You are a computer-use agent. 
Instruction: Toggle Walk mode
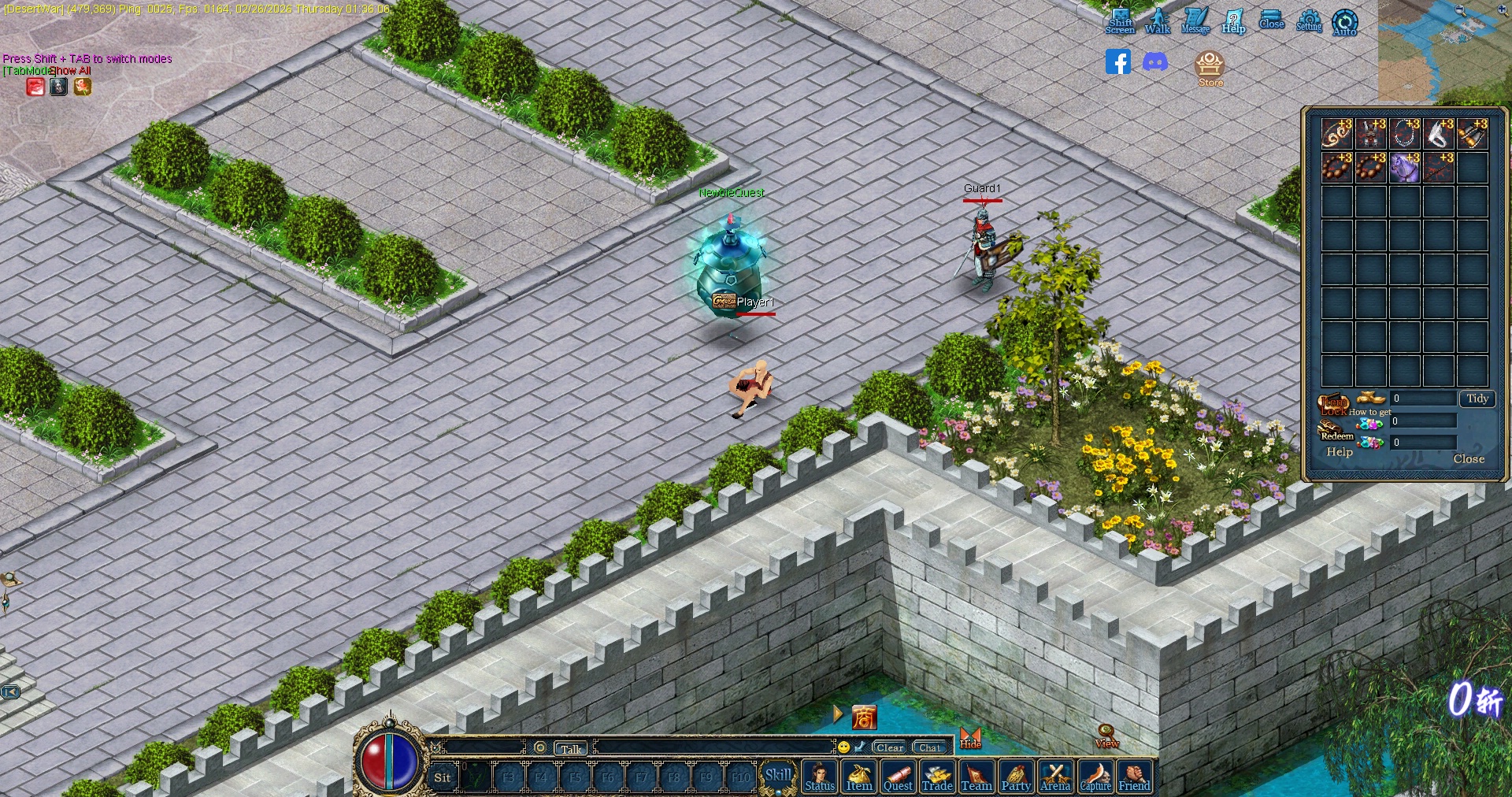[x=1157, y=21]
